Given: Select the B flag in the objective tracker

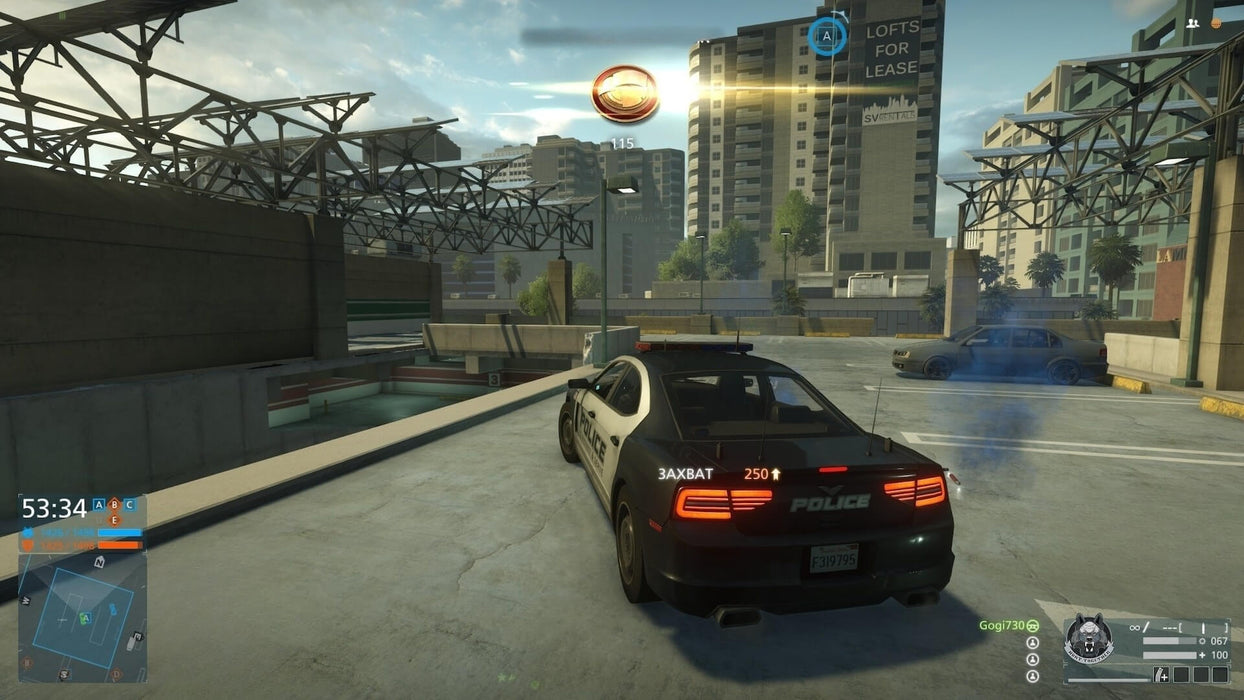Looking at the screenshot, I should (114, 505).
